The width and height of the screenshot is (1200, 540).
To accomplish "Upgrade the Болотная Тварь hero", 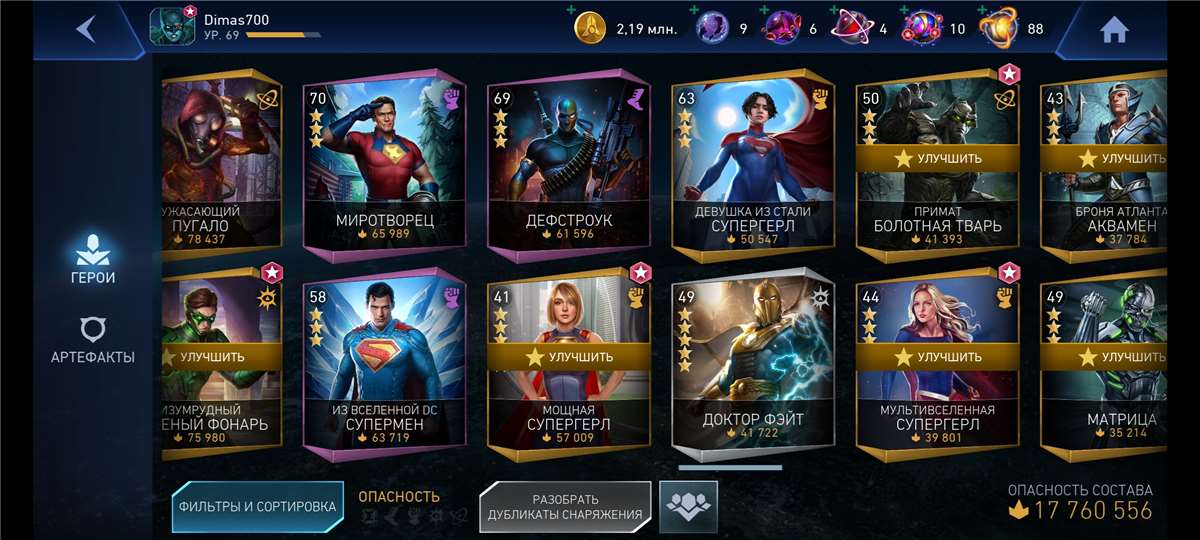I will tap(937, 158).
